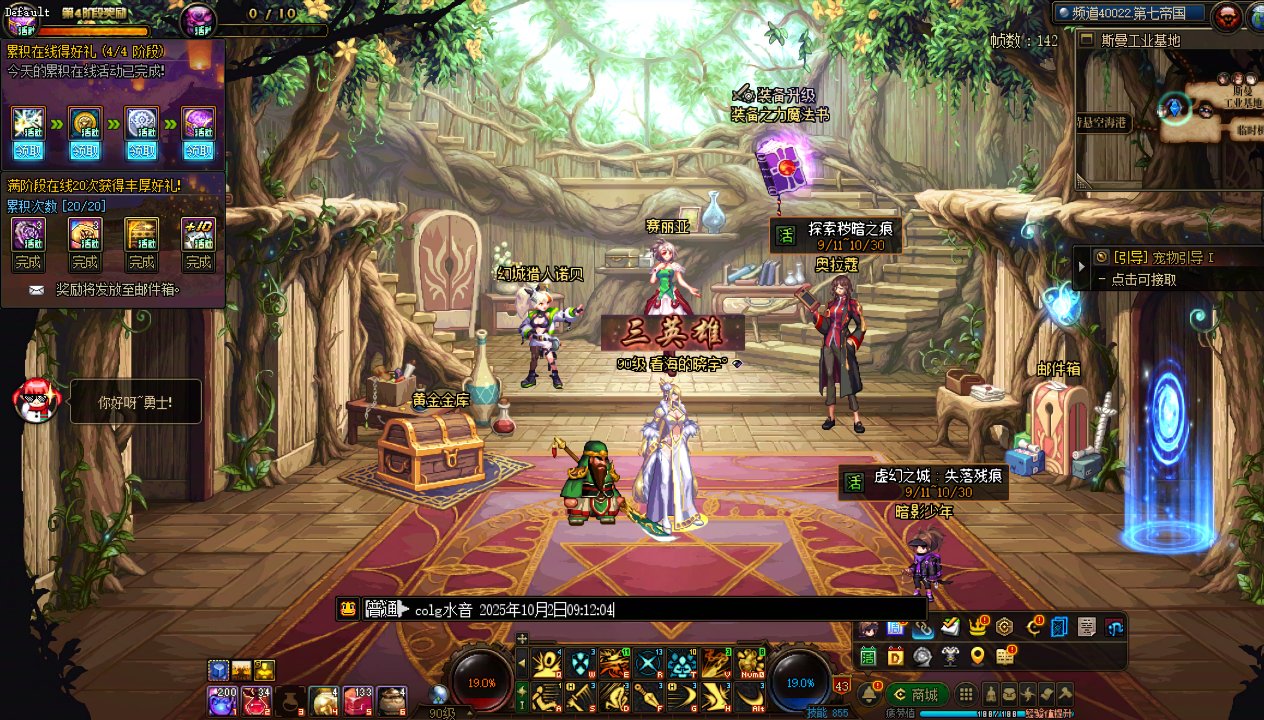Use the blue potion in the quick slot
The width and height of the screenshot is (1264, 720).
coord(221,701)
